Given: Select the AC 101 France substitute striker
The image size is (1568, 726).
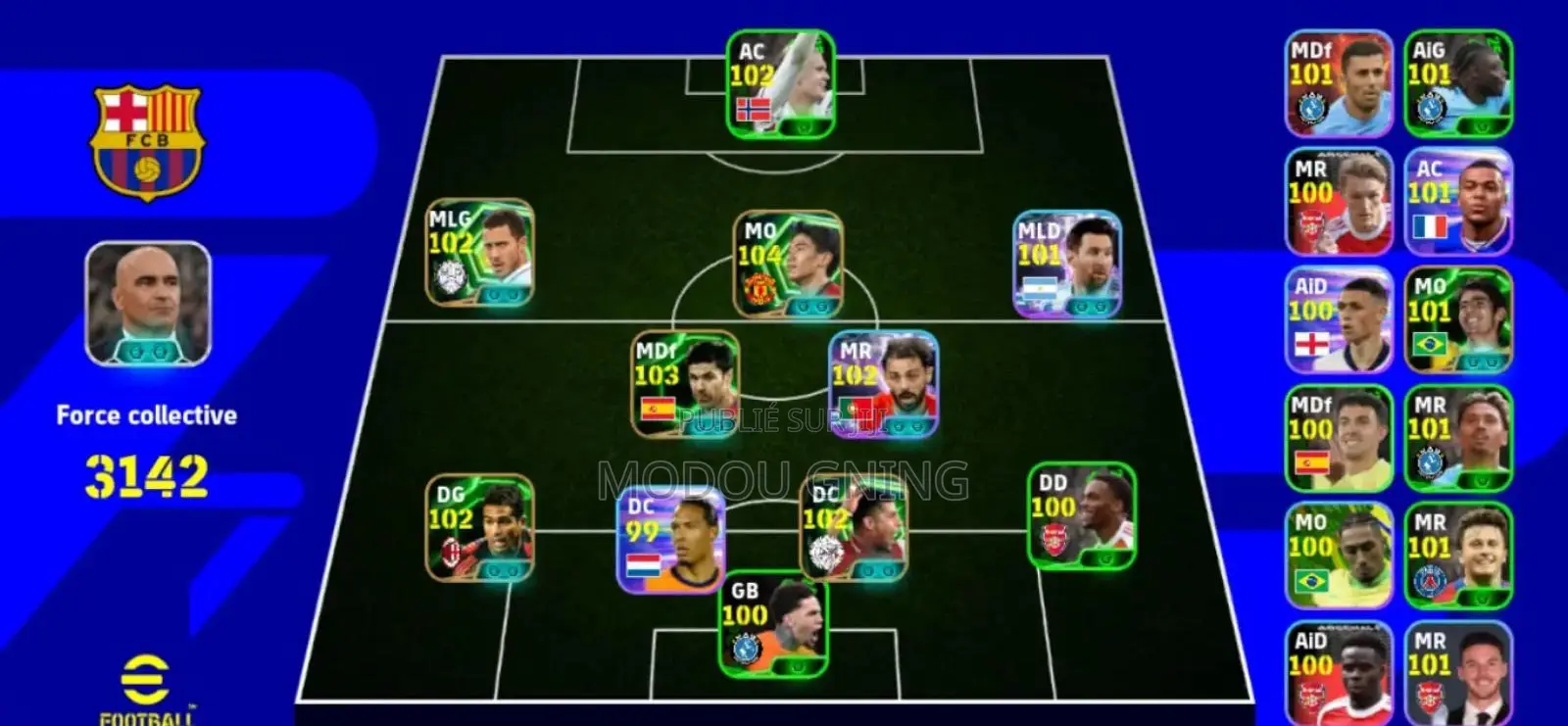Looking at the screenshot, I should pos(1458,202).
